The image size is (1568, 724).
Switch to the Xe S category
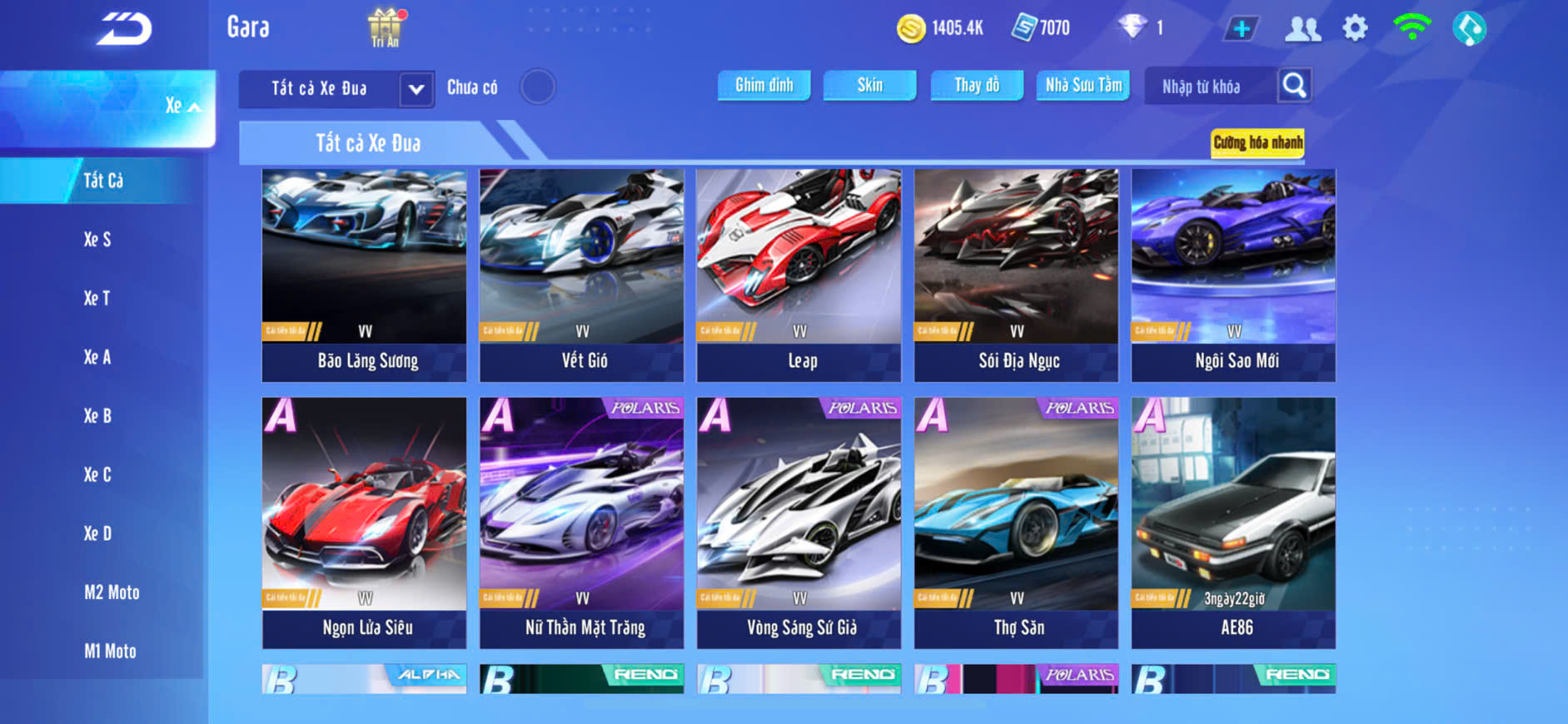coord(97,240)
